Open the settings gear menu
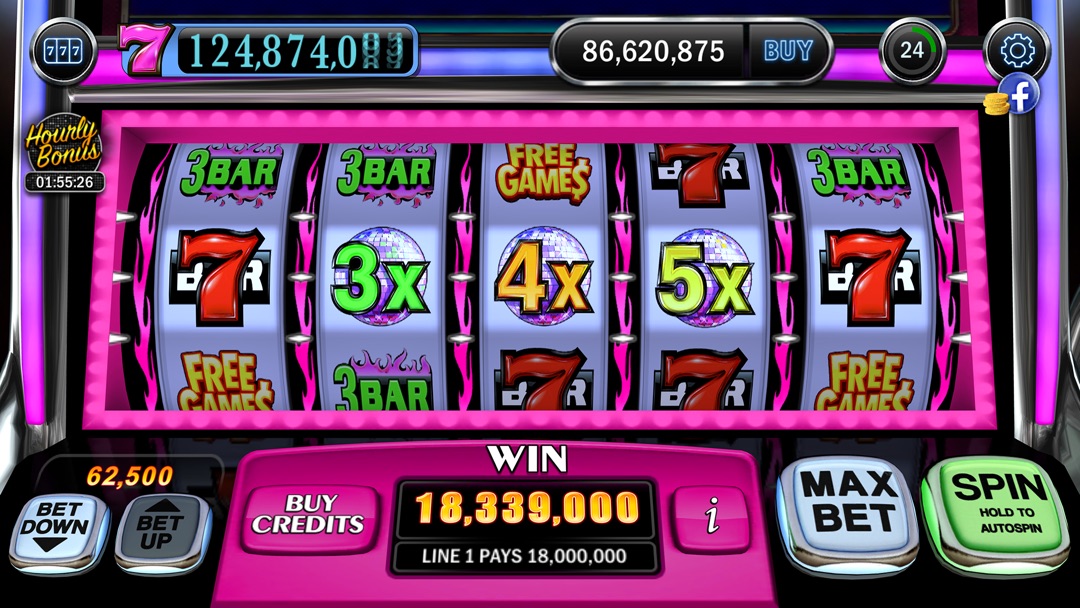Viewport: 1080px width, 608px height. click(1016, 50)
